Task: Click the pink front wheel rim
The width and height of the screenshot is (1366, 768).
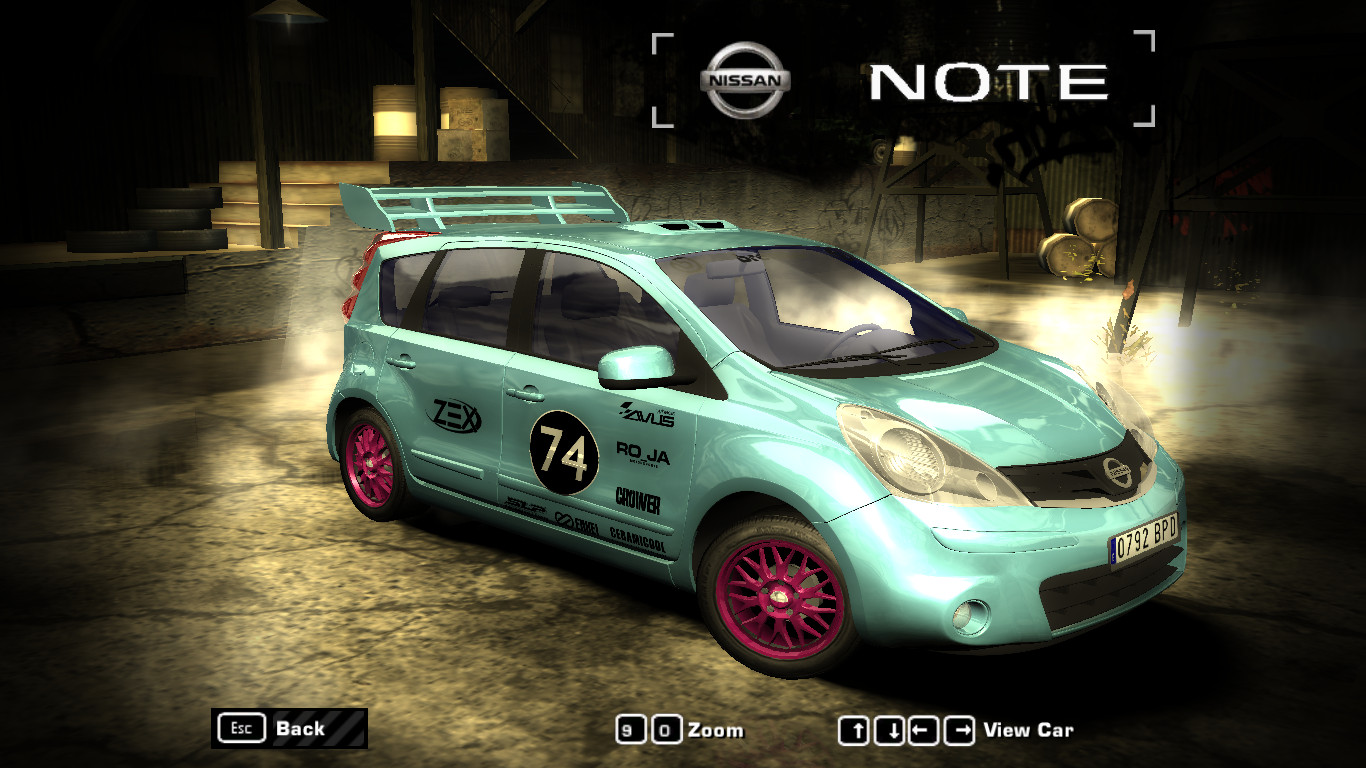Action: coord(780,598)
